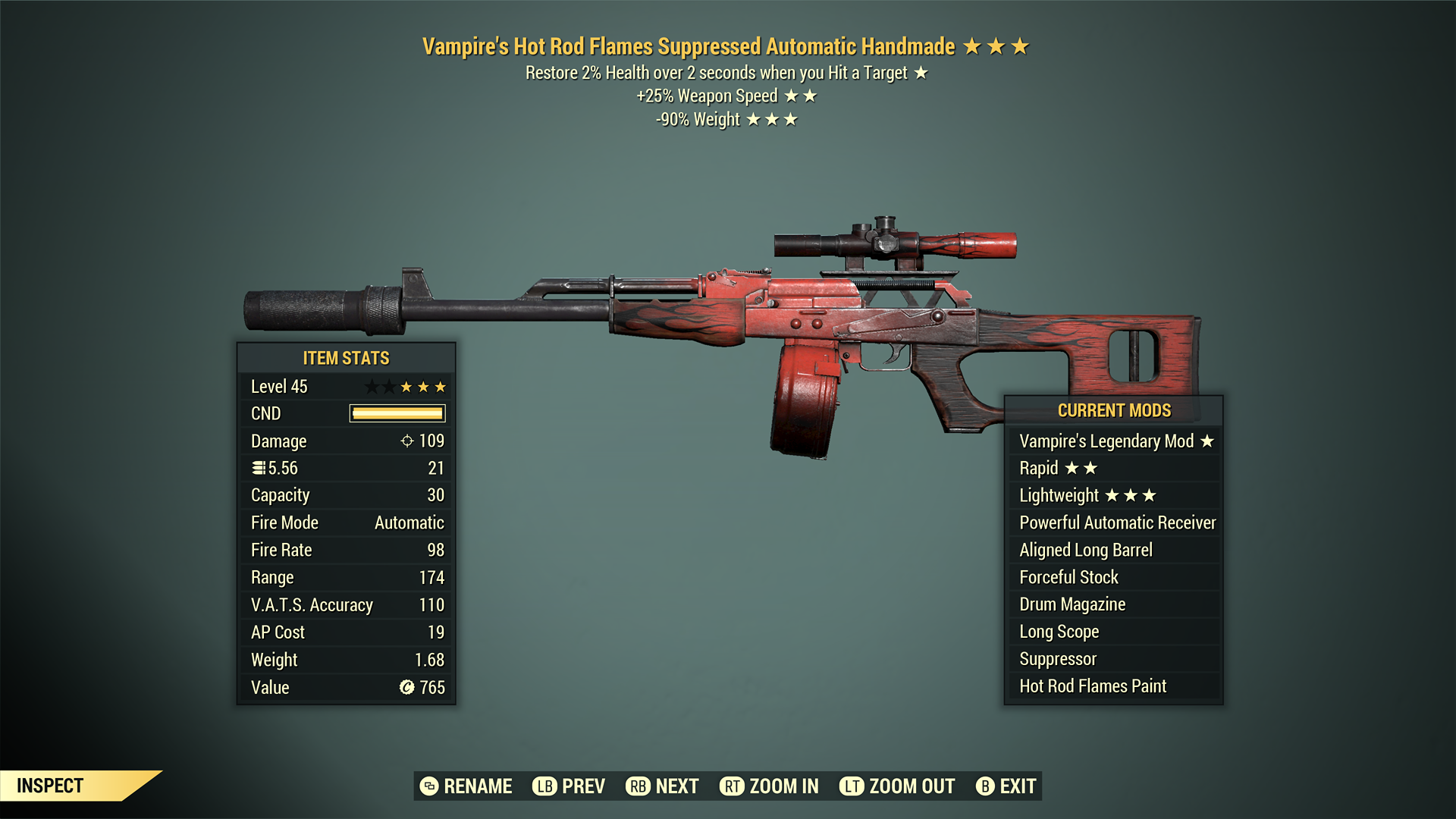Exit the inspect screen
The image size is (1456, 819).
pos(1006,786)
